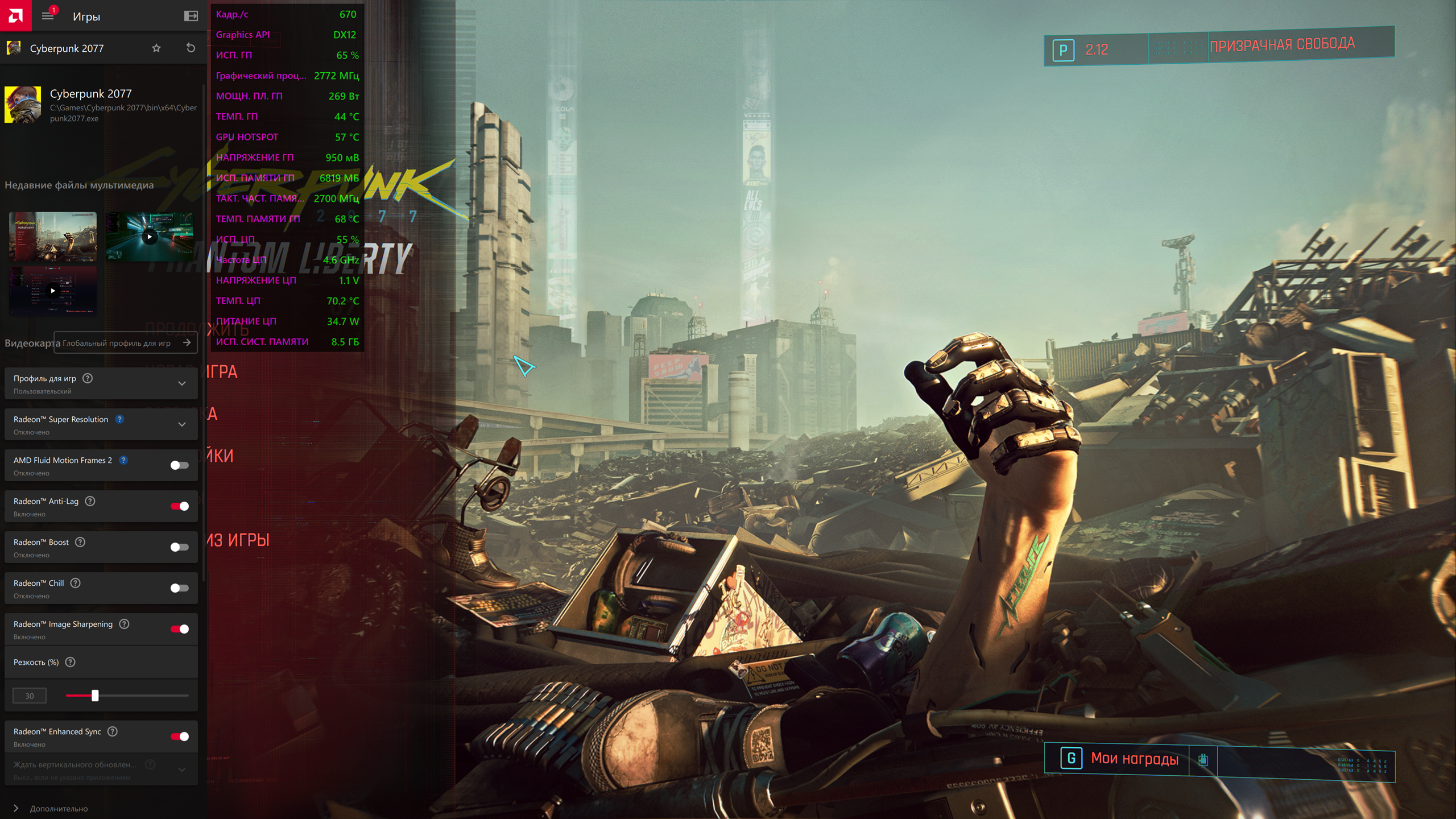Open the Призрачная свобода expansion banner

pos(1281,45)
